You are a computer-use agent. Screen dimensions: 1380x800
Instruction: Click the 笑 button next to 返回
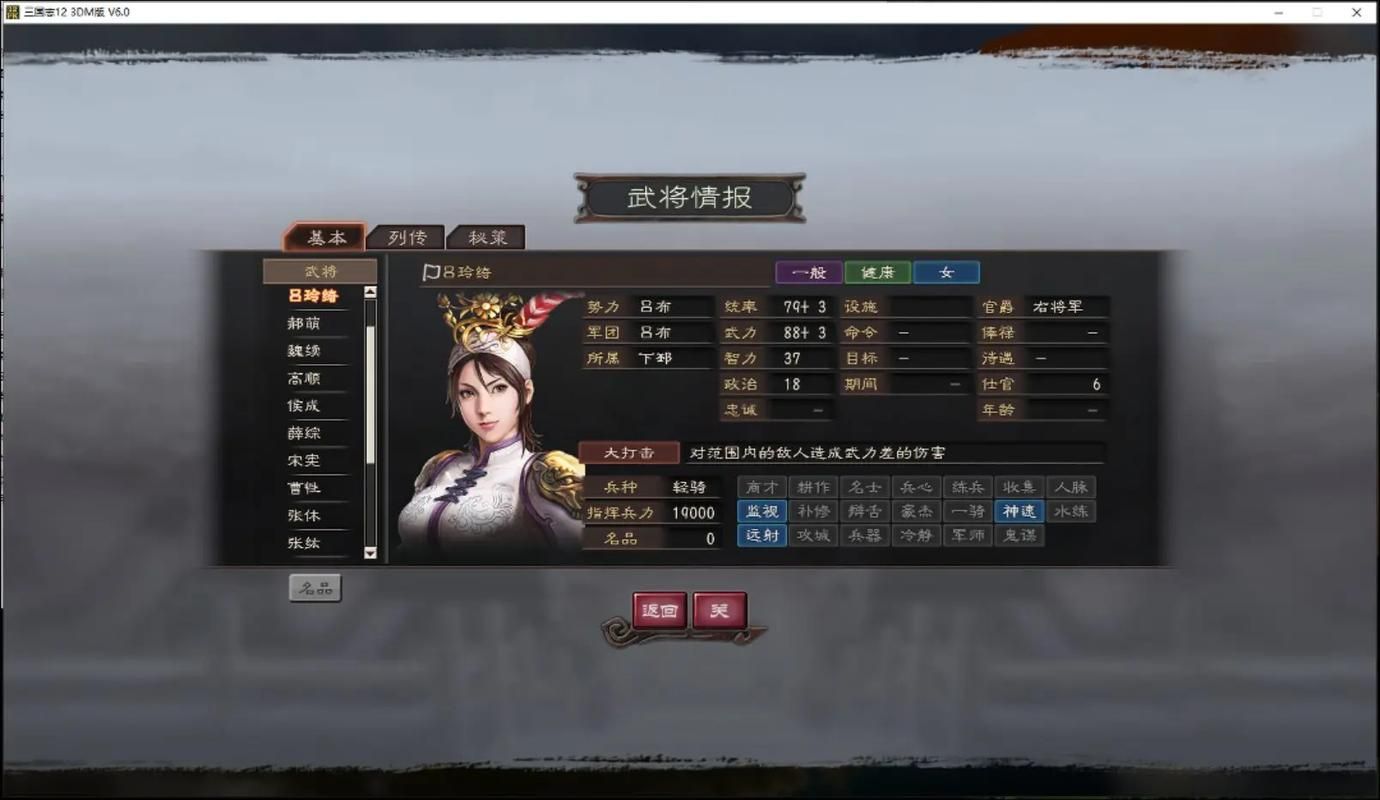720,610
